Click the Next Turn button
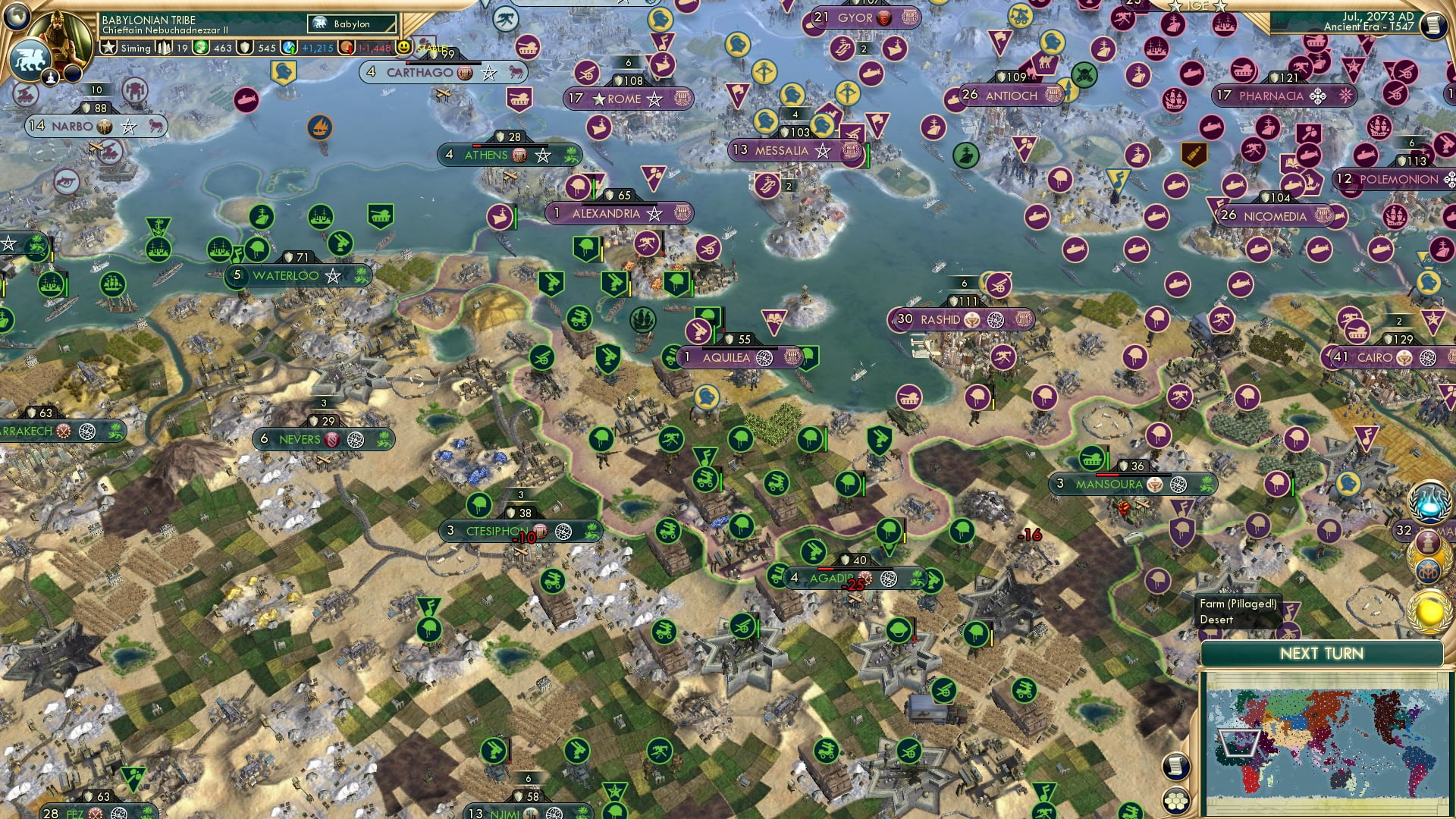This screenshot has width=1456, height=819. pyautogui.click(x=1322, y=653)
